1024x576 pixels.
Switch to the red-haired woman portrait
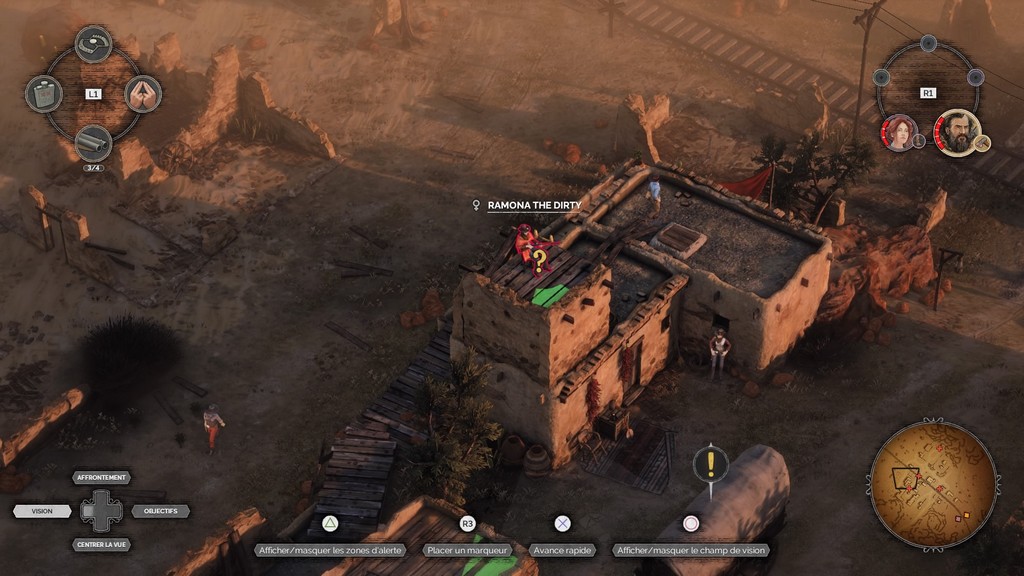899,132
